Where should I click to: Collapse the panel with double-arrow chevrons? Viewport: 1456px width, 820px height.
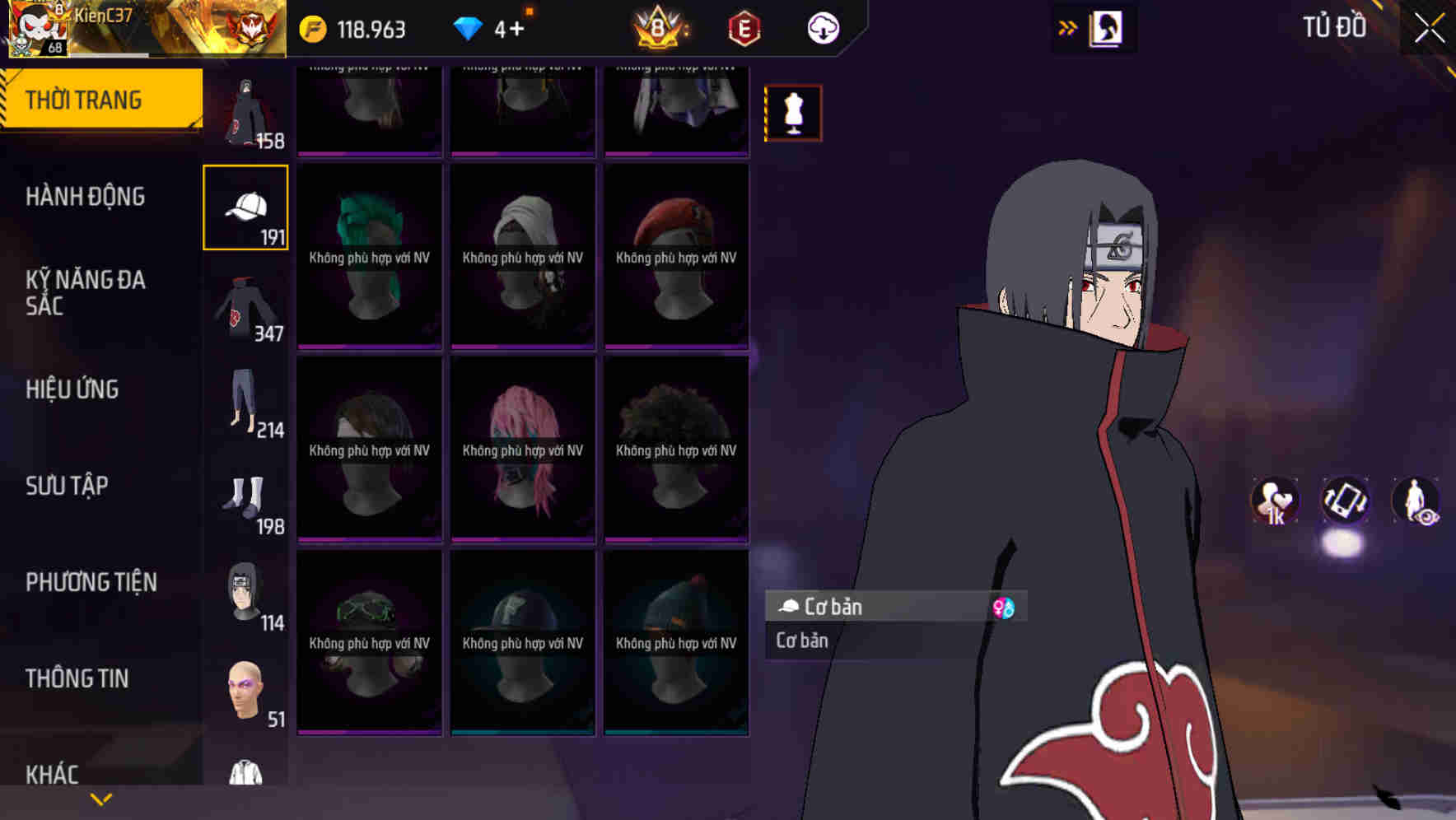(1068, 27)
